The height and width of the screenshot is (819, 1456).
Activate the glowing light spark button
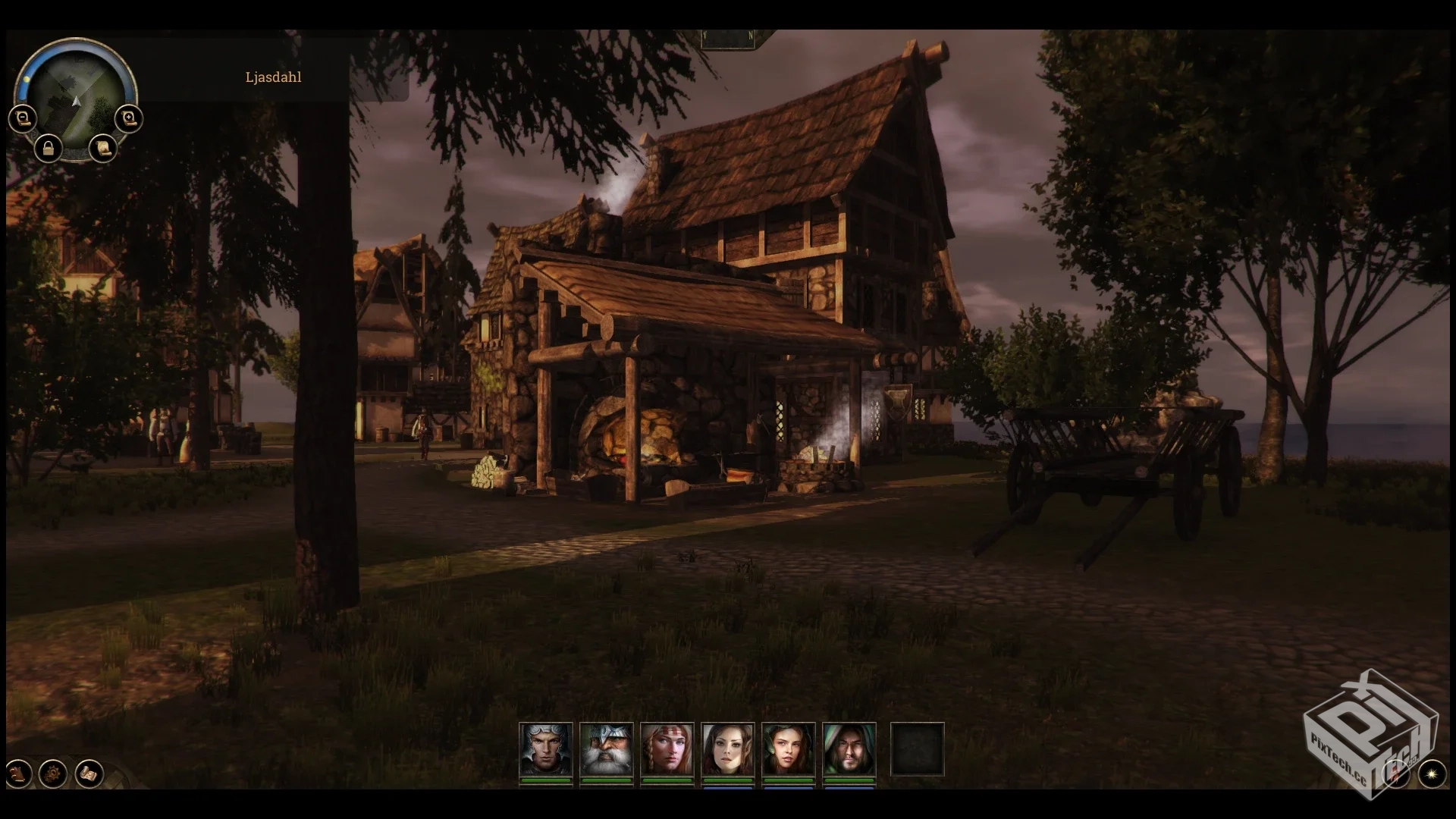pyautogui.click(x=1432, y=773)
